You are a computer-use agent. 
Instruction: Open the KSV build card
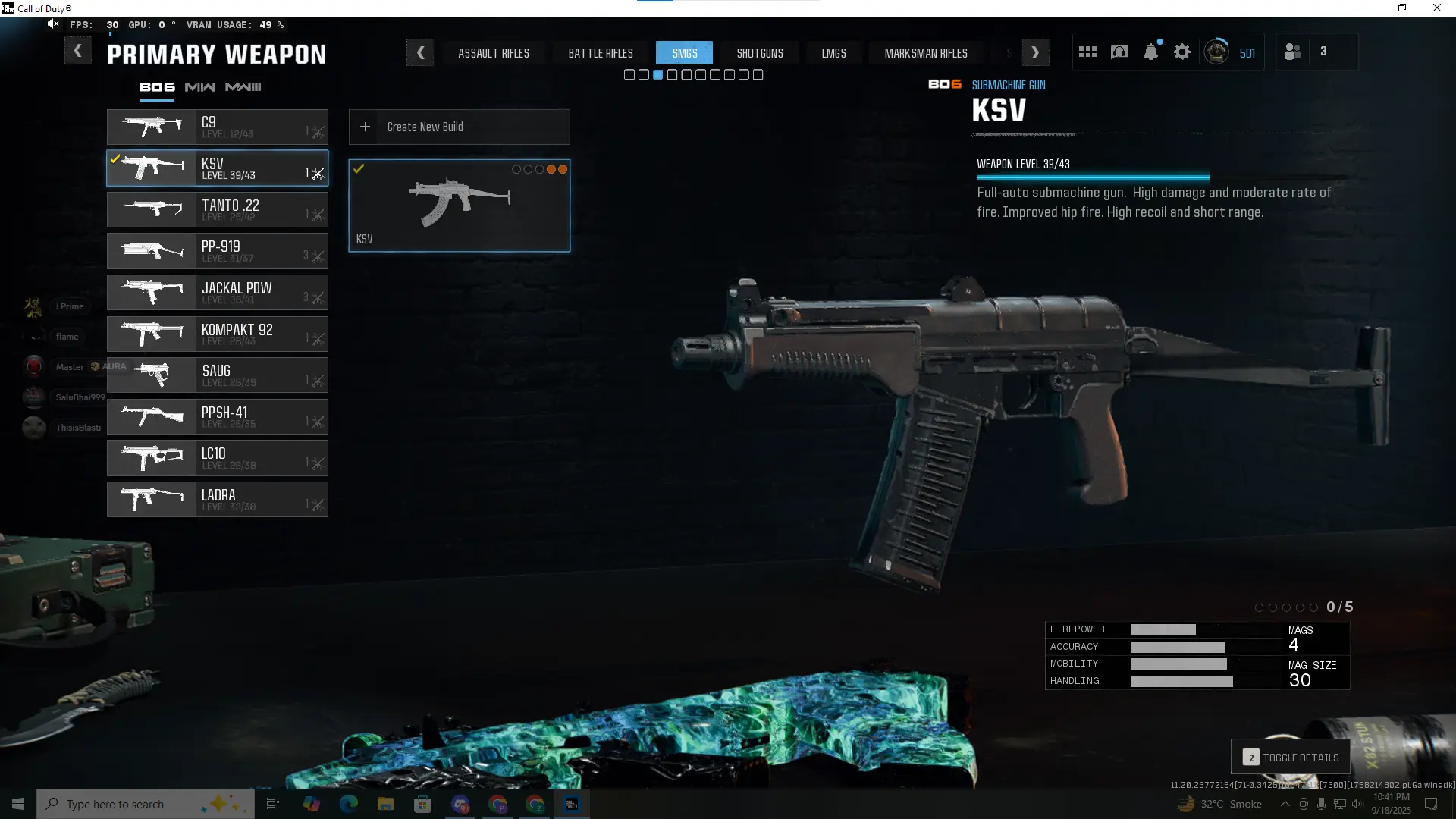pyautogui.click(x=459, y=206)
